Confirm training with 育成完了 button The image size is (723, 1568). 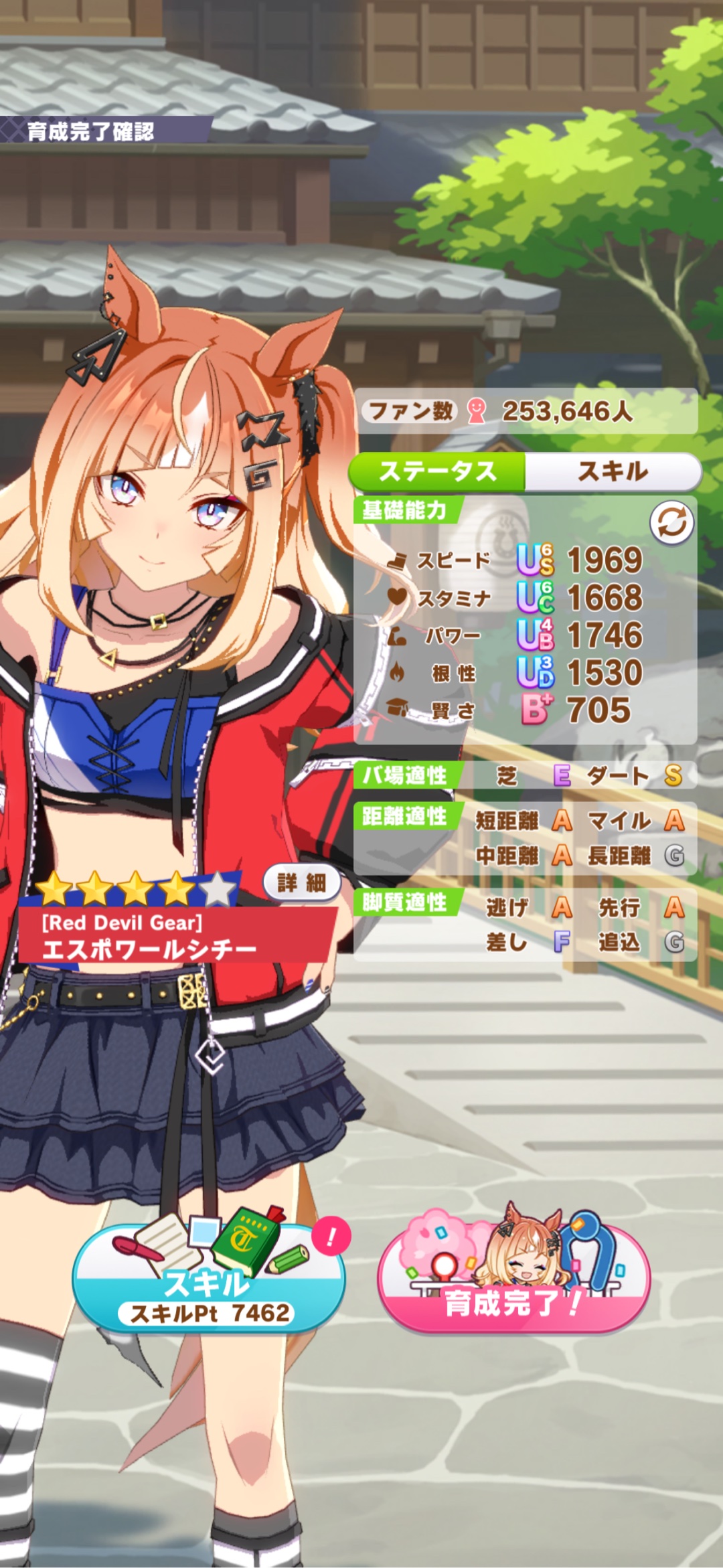point(513,1280)
